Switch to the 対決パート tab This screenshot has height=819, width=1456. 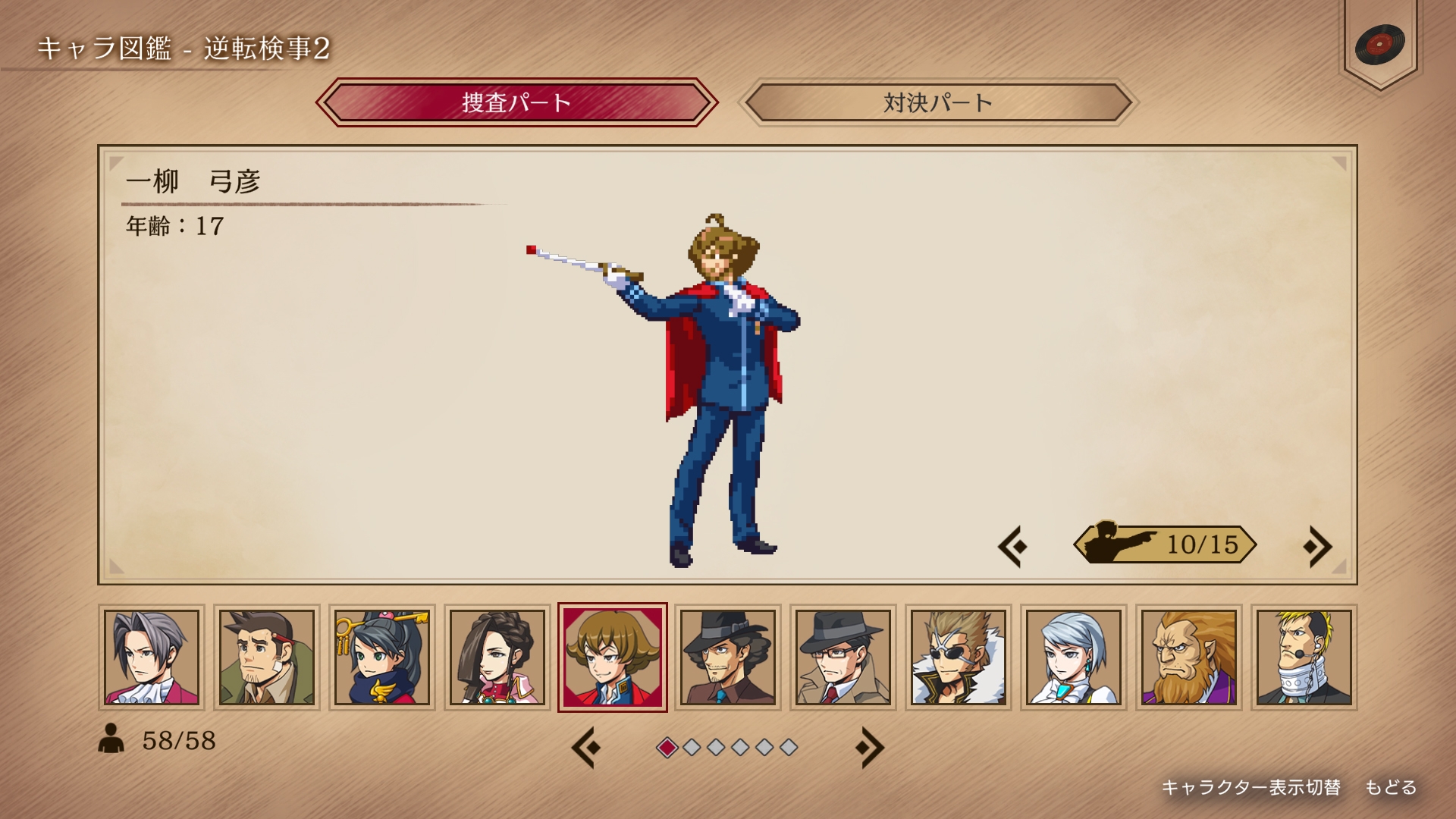937,102
